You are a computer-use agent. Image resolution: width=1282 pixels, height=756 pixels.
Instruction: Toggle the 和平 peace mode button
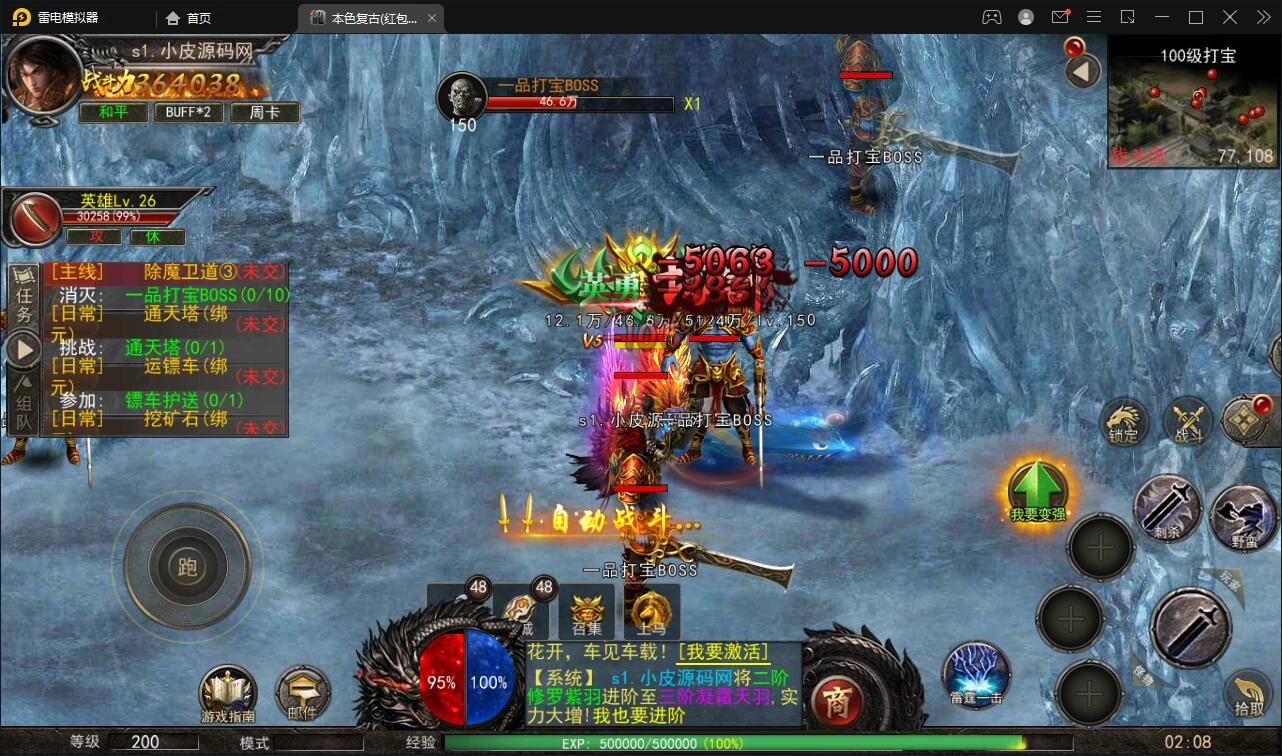pyautogui.click(x=113, y=112)
